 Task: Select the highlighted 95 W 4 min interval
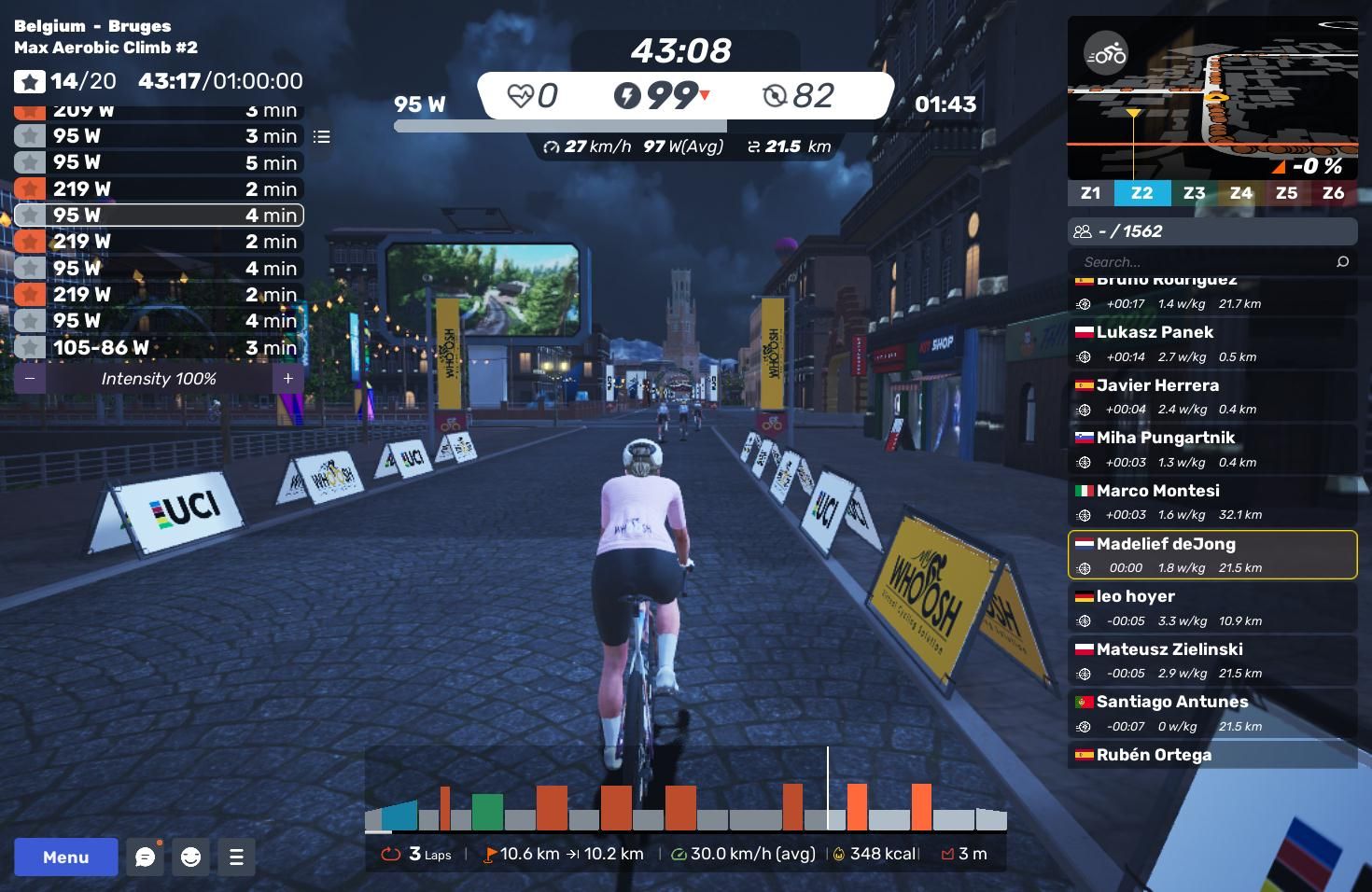[159, 216]
